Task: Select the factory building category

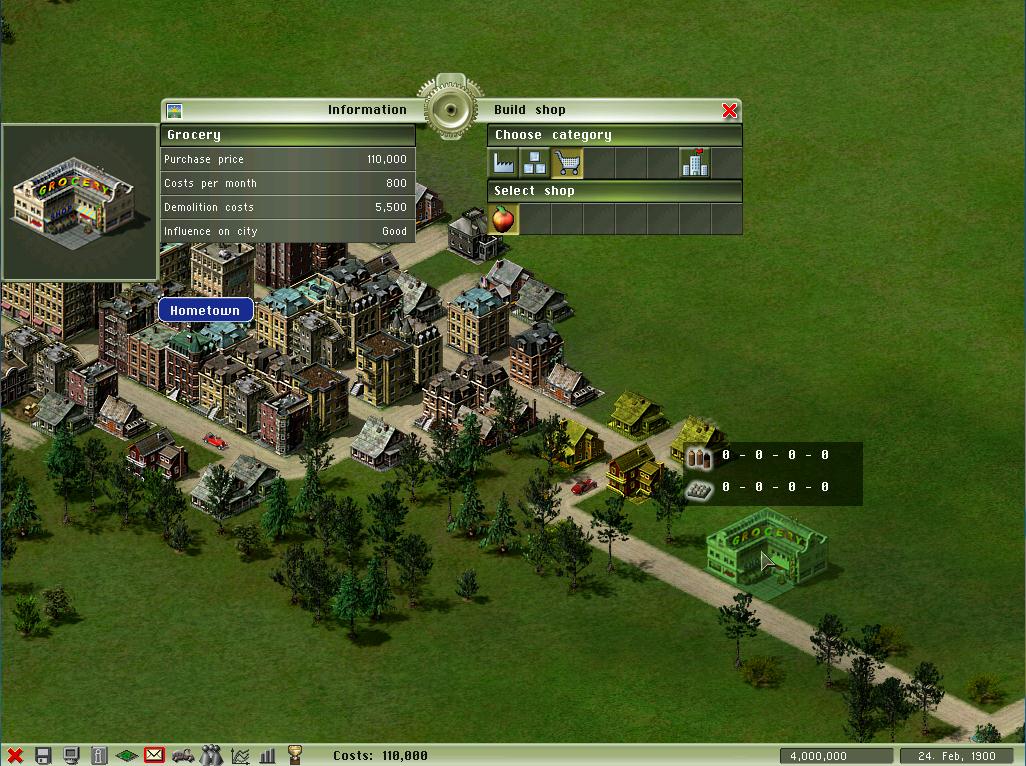Action: 503,163
